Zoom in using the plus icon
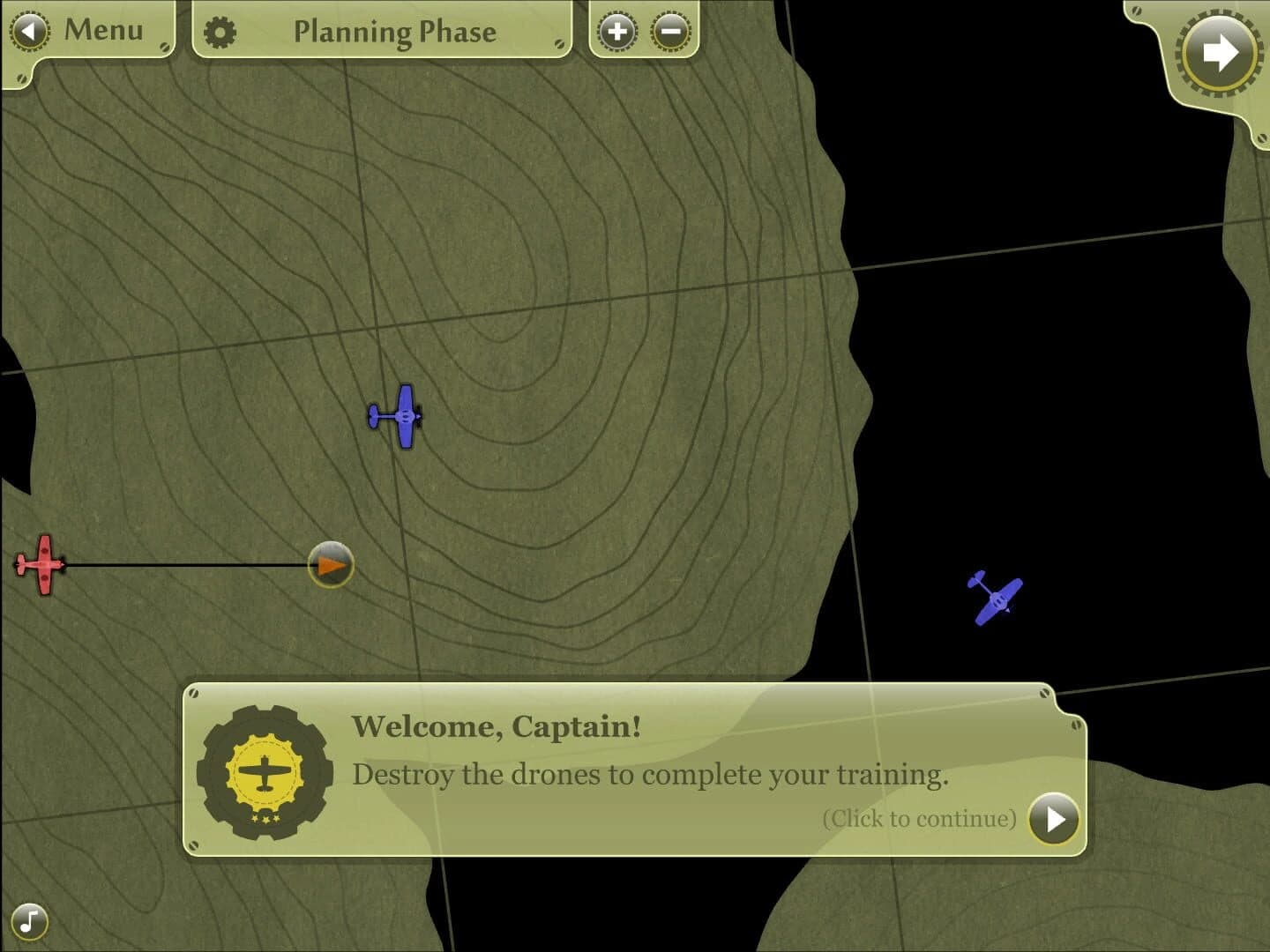The image size is (1270, 952). [x=617, y=31]
